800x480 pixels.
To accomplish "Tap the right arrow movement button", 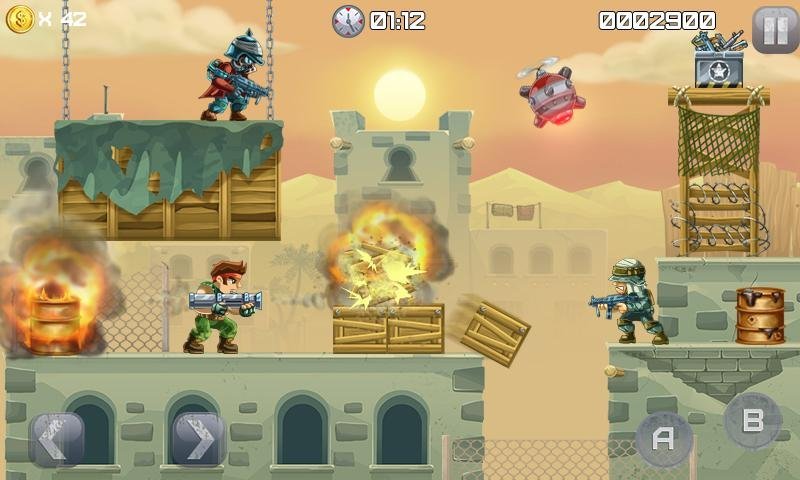I will coord(198,438).
